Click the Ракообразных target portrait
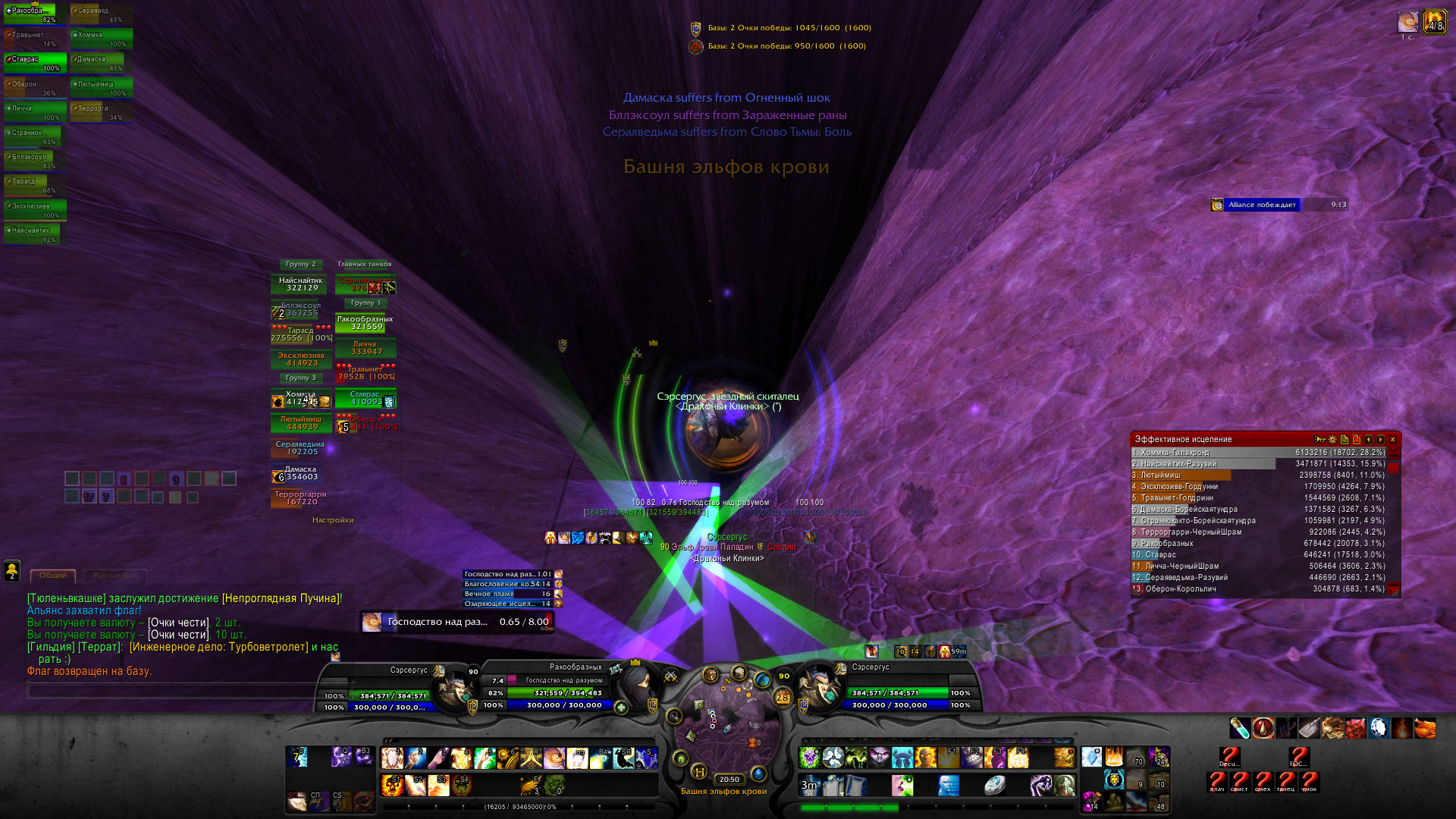This screenshot has height=819, width=1456. pyautogui.click(x=635, y=686)
